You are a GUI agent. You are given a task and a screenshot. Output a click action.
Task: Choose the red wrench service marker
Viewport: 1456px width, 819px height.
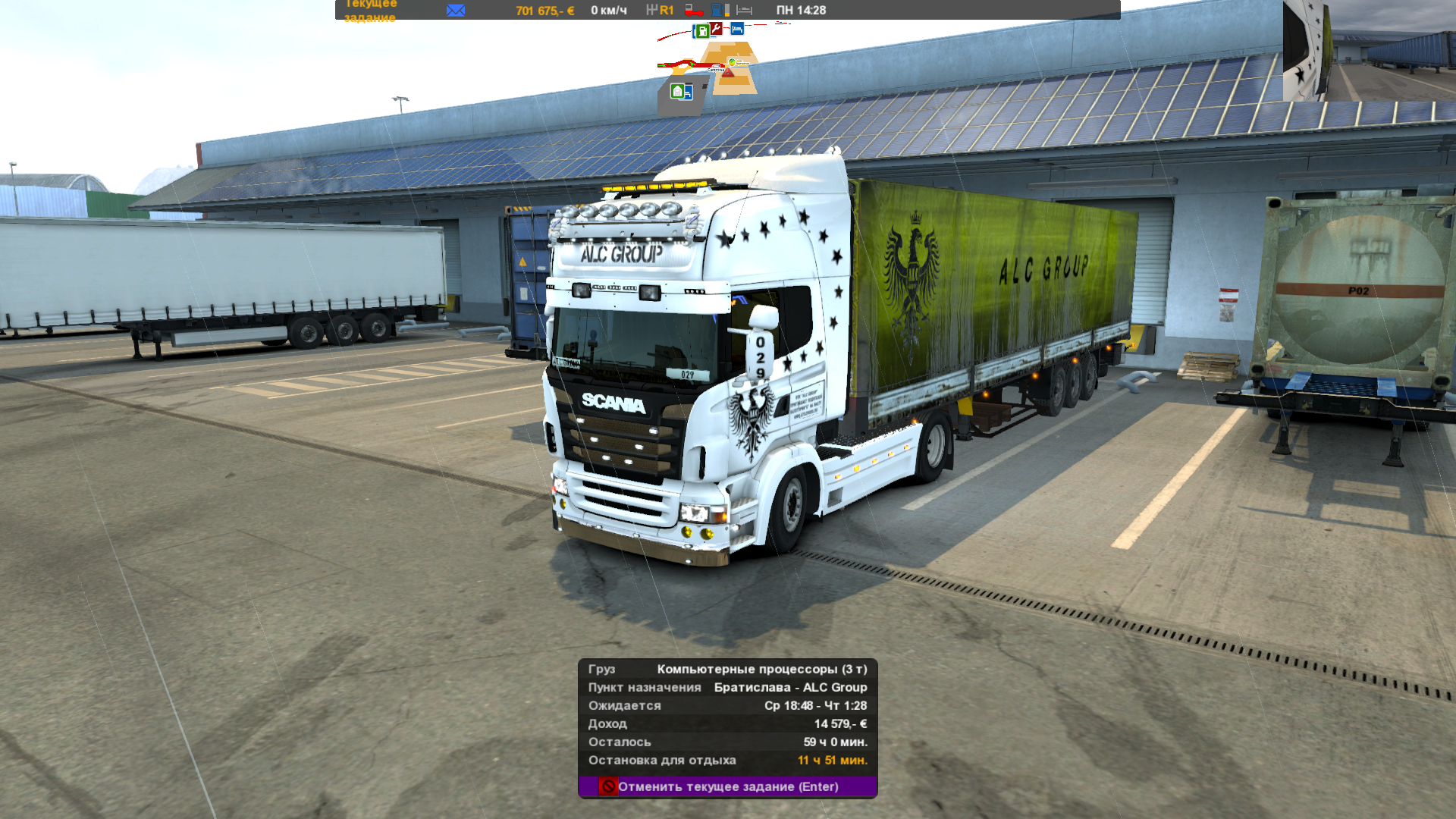click(717, 29)
